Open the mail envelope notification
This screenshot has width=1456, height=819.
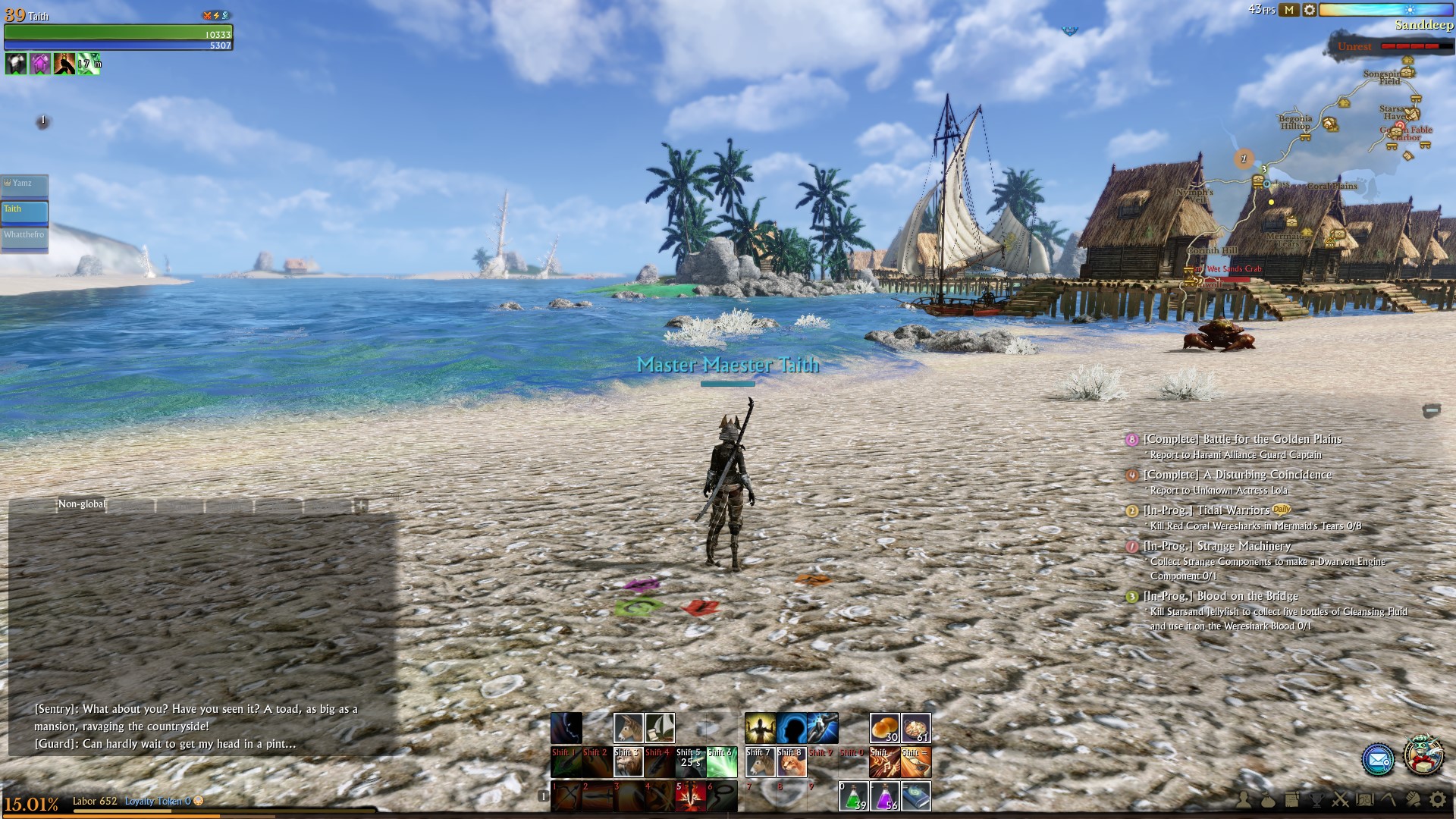tap(1377, 759)
